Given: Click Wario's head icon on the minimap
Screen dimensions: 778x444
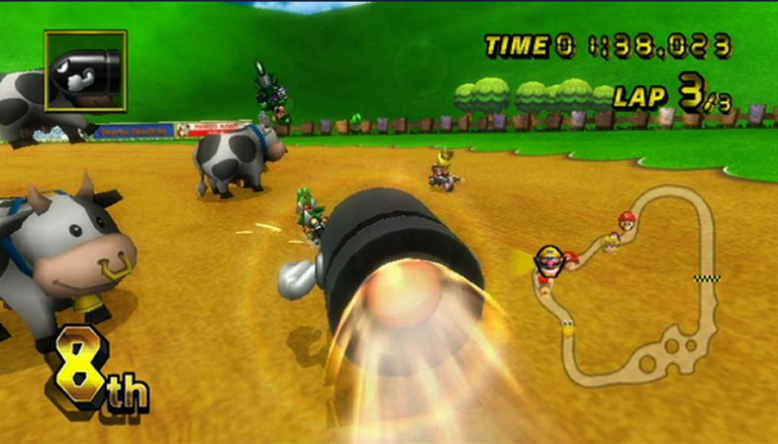Looking at the screenshot, I should (x=548, y=258).
